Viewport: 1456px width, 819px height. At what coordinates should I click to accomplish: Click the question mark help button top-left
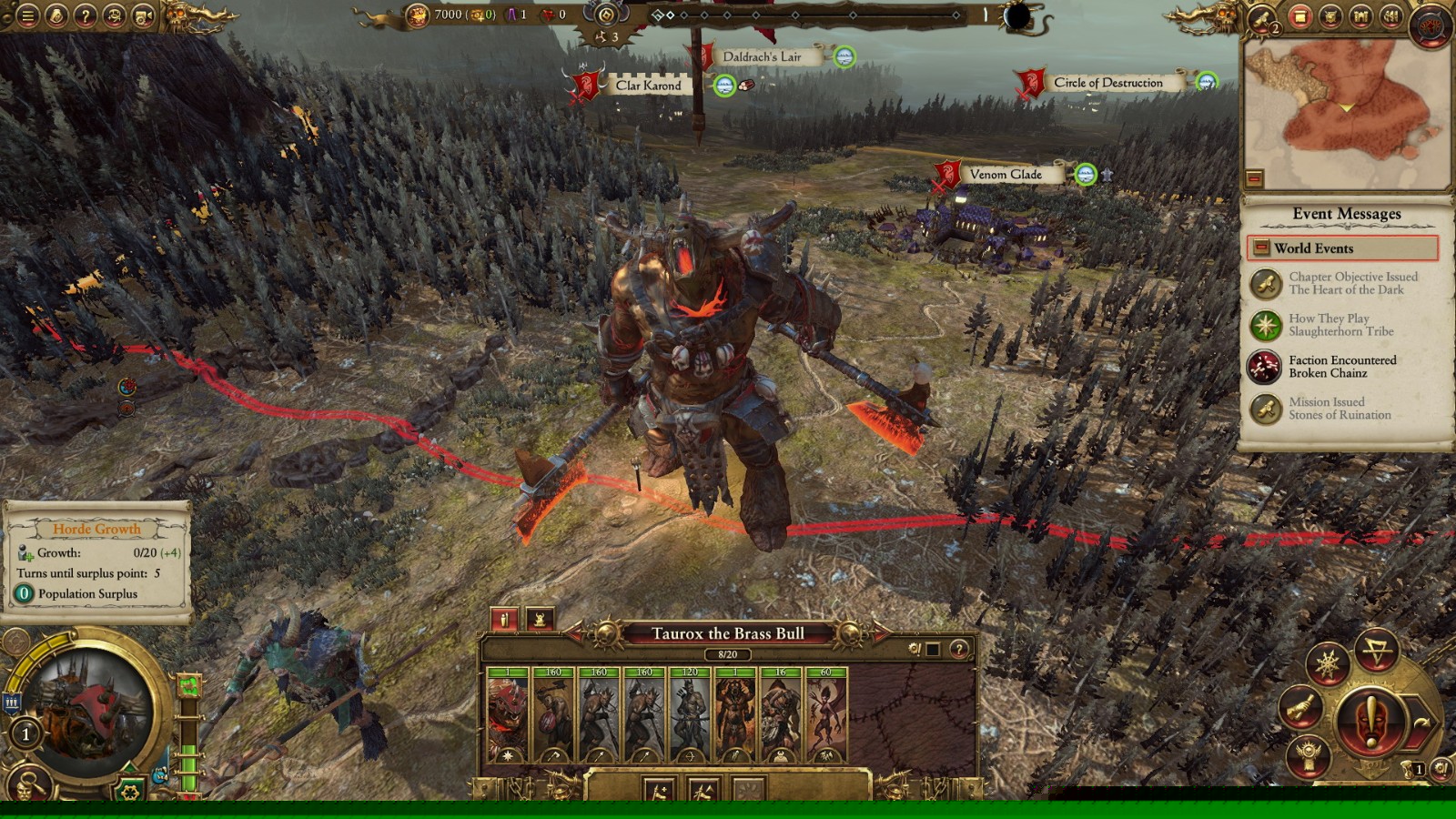point(85,15)
